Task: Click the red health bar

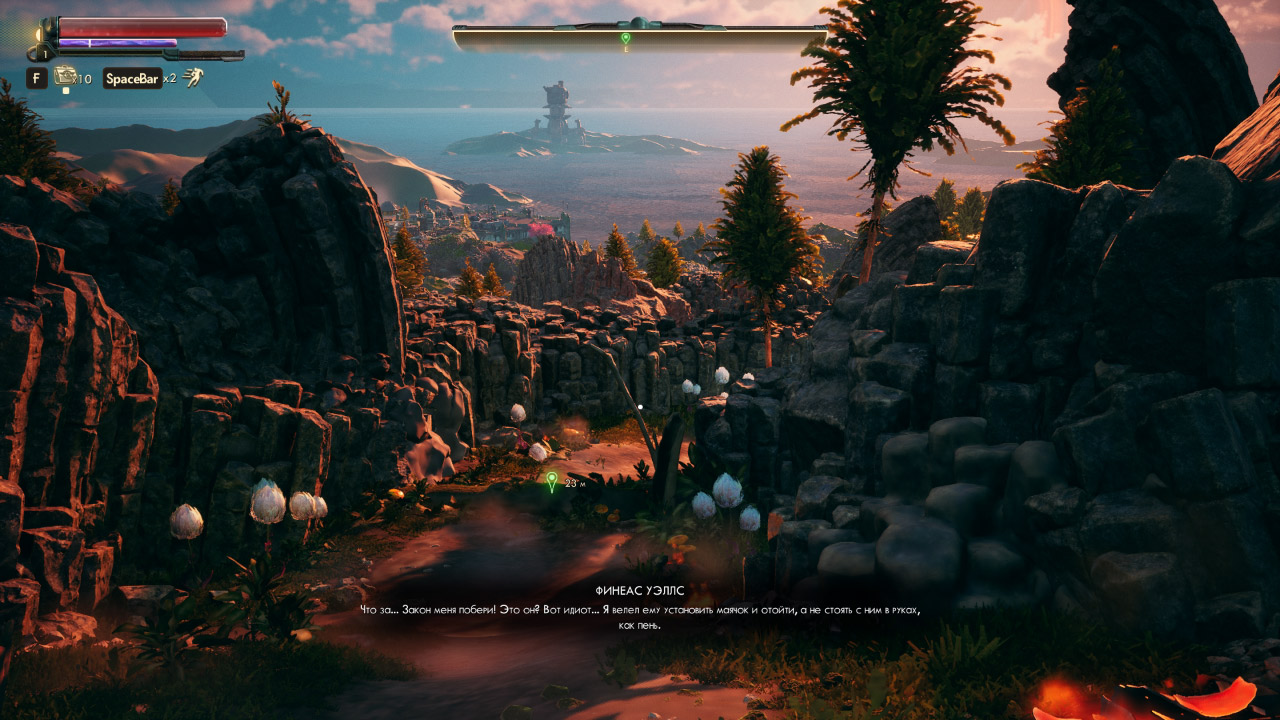Action: point(140,27)
